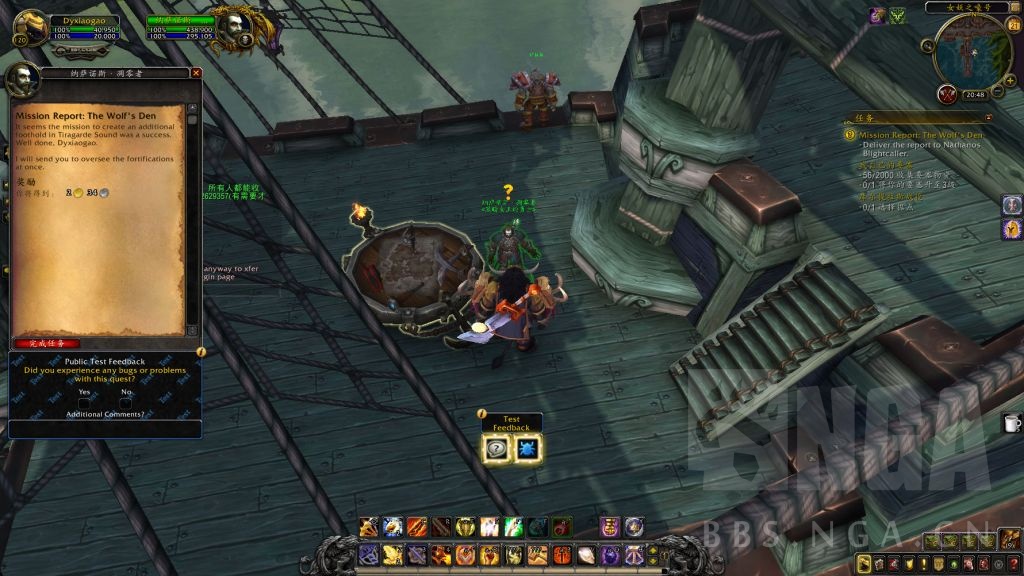Viewport: 1024px width, 576px height.
Task: Click the red complete quest button
Action: click(x=47, y=343)
